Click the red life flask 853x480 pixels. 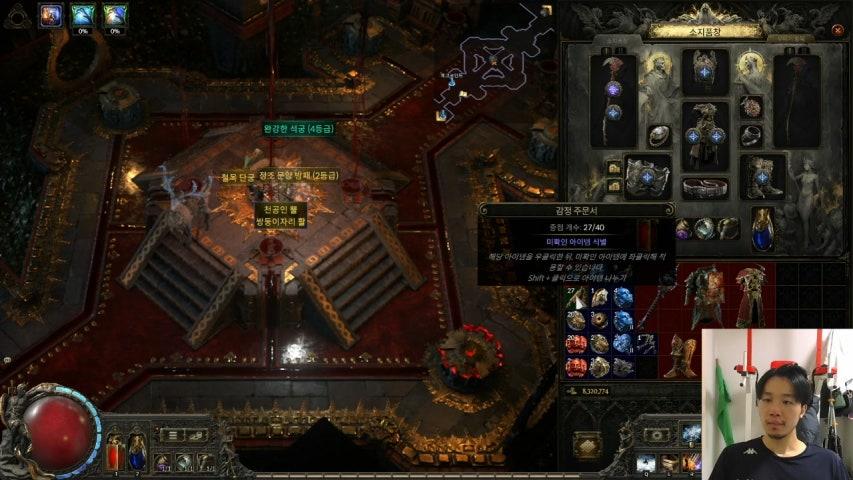pos(115,450)
